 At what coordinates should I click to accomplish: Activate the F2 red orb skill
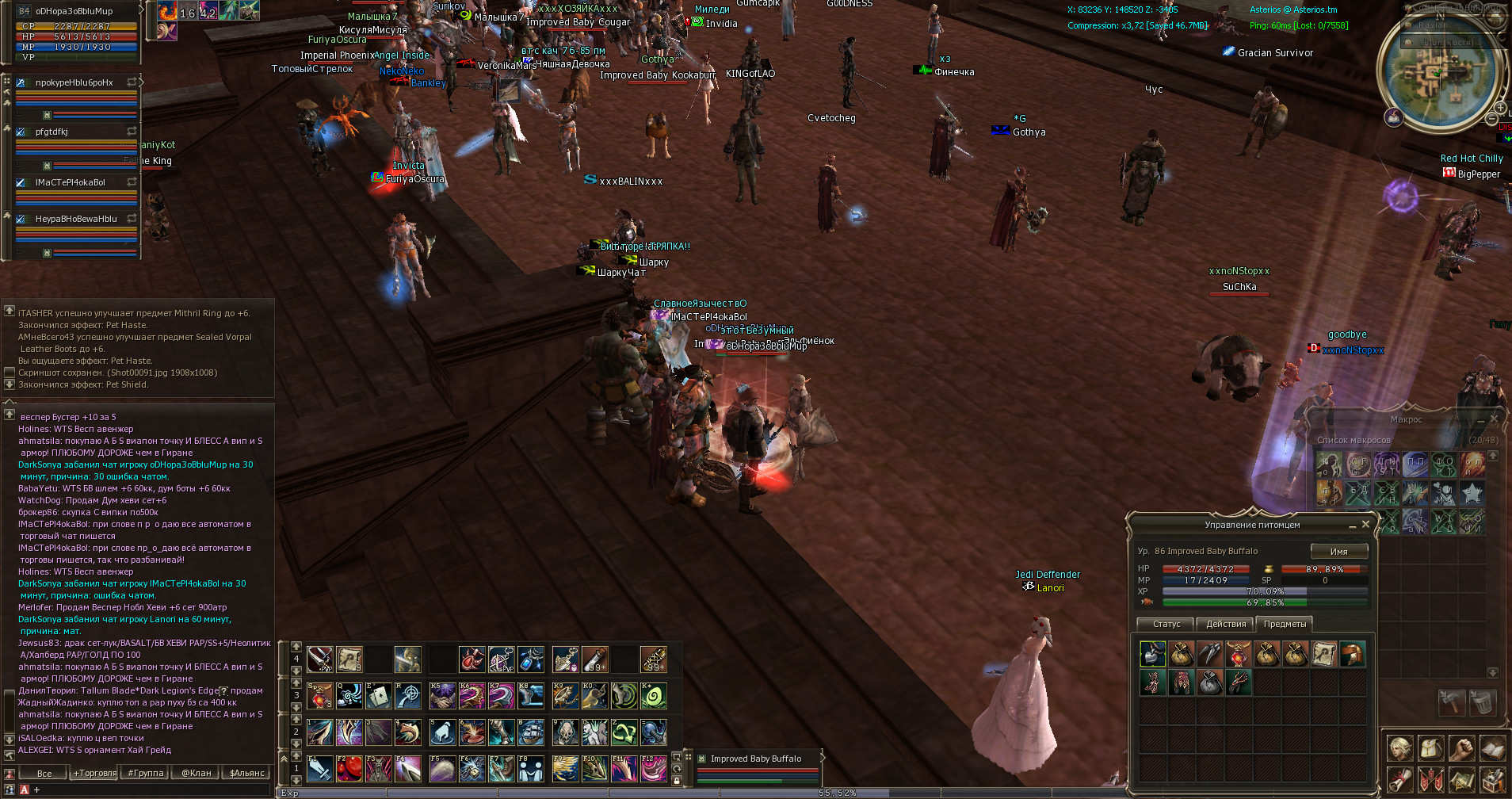349,768
